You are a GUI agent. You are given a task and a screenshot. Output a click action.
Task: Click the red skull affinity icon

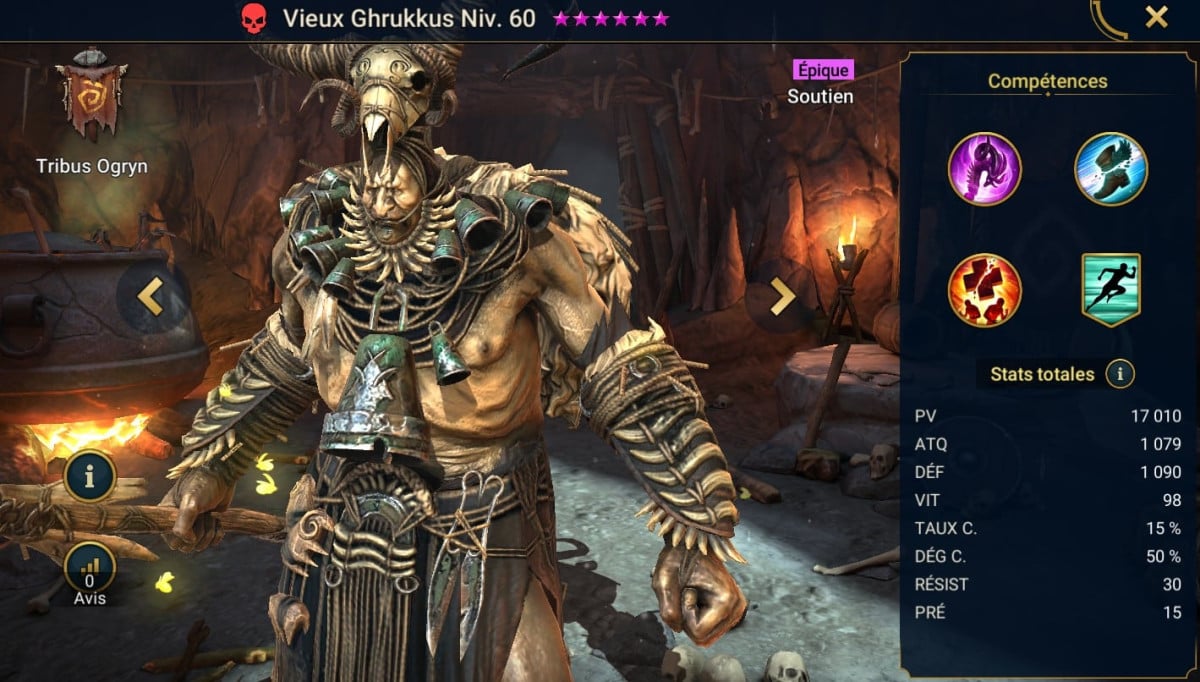(254, 18)
